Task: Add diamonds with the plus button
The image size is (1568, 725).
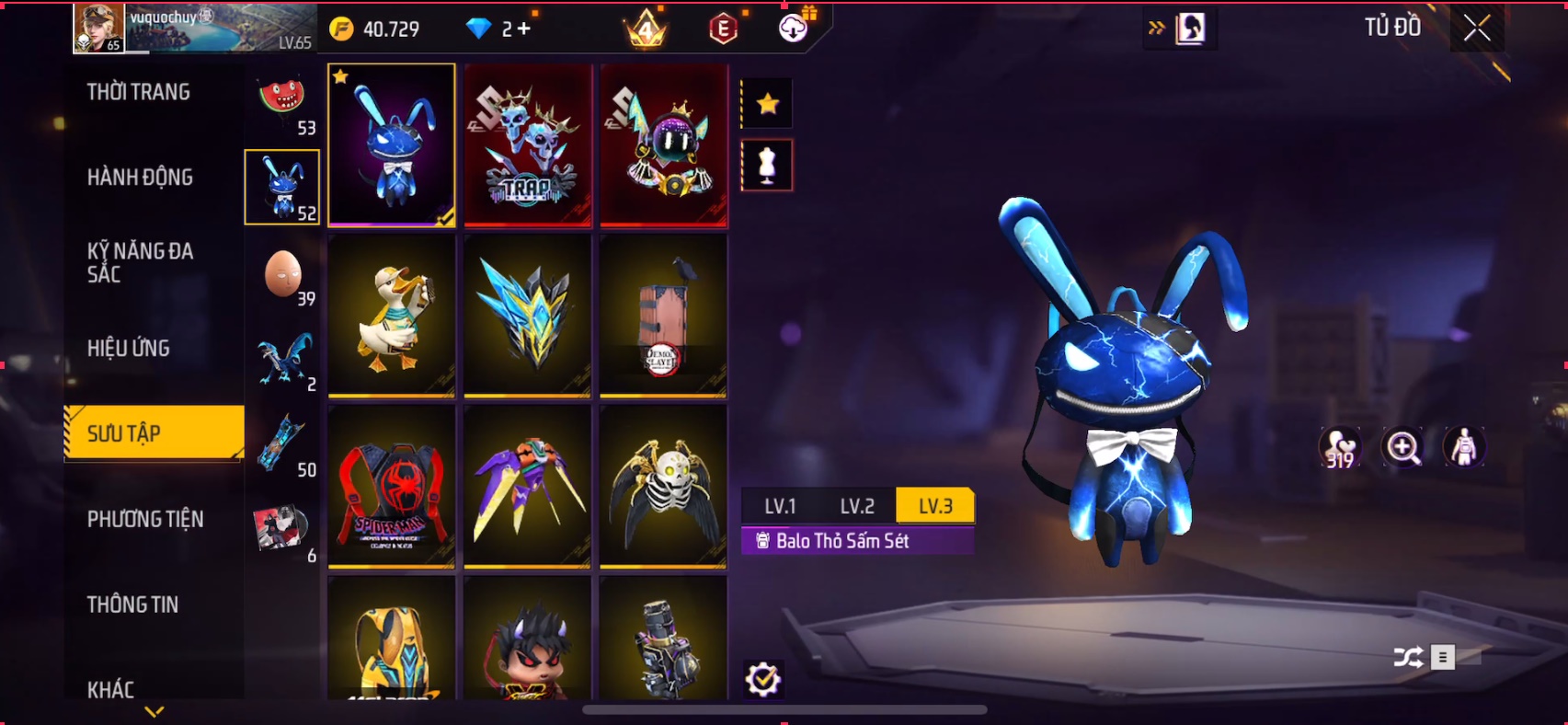Action: point(524,29)
